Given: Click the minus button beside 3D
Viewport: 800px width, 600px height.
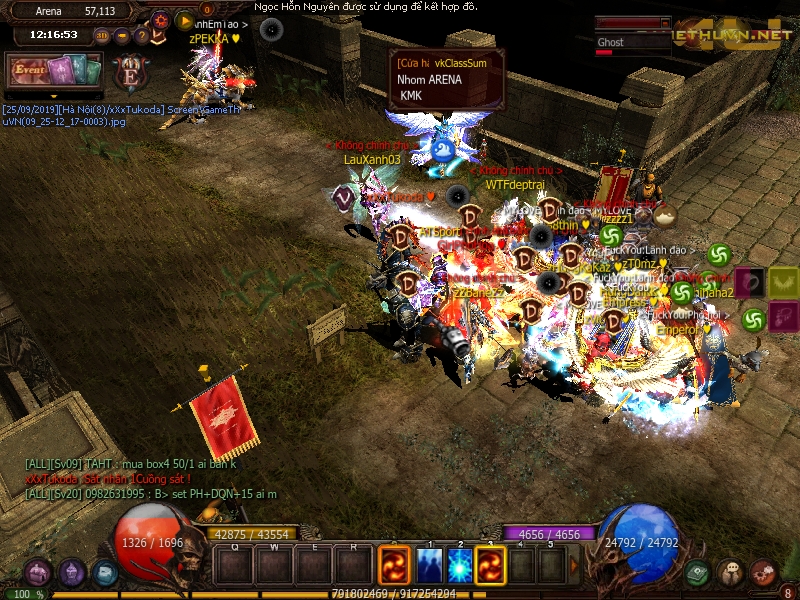Looking at the screenshot, I should pos(122,36).
